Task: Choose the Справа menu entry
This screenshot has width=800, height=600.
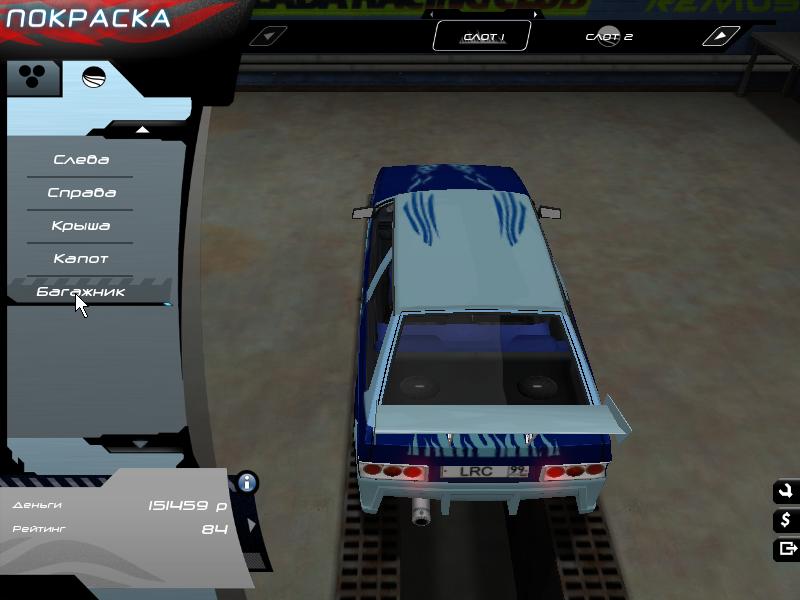Action: (81, 193)
